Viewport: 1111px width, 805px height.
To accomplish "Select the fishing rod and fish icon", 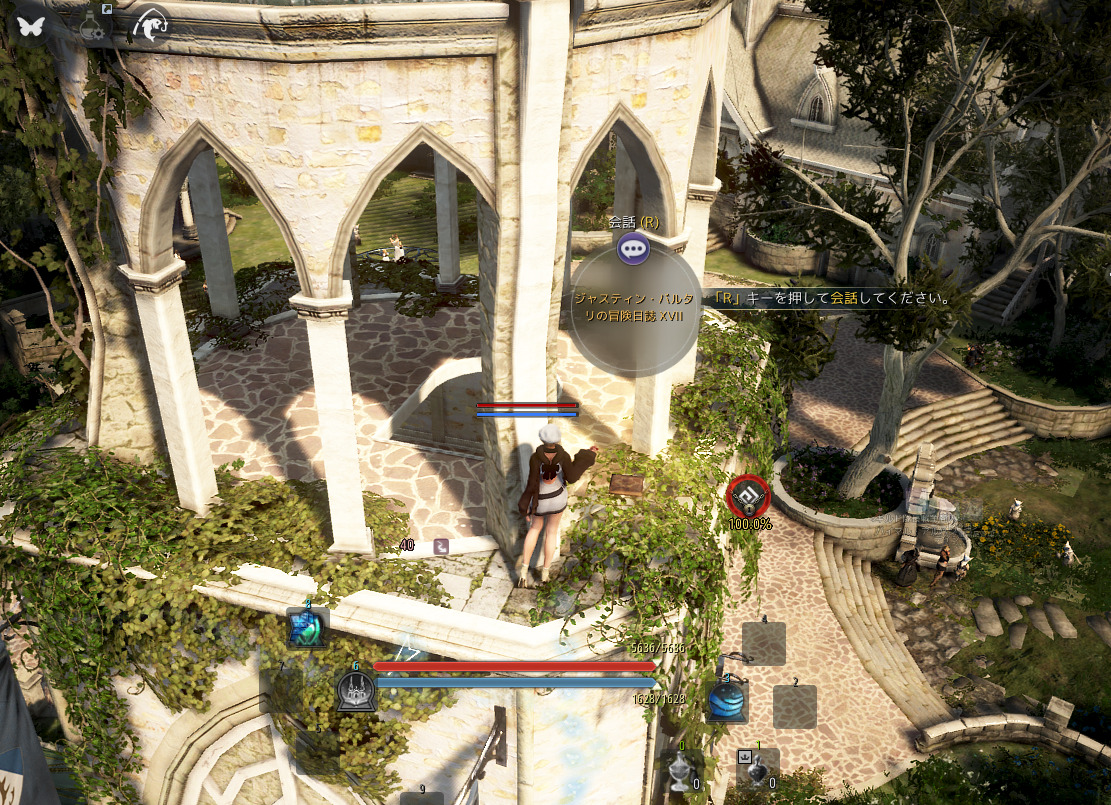I will pos(148,25).
